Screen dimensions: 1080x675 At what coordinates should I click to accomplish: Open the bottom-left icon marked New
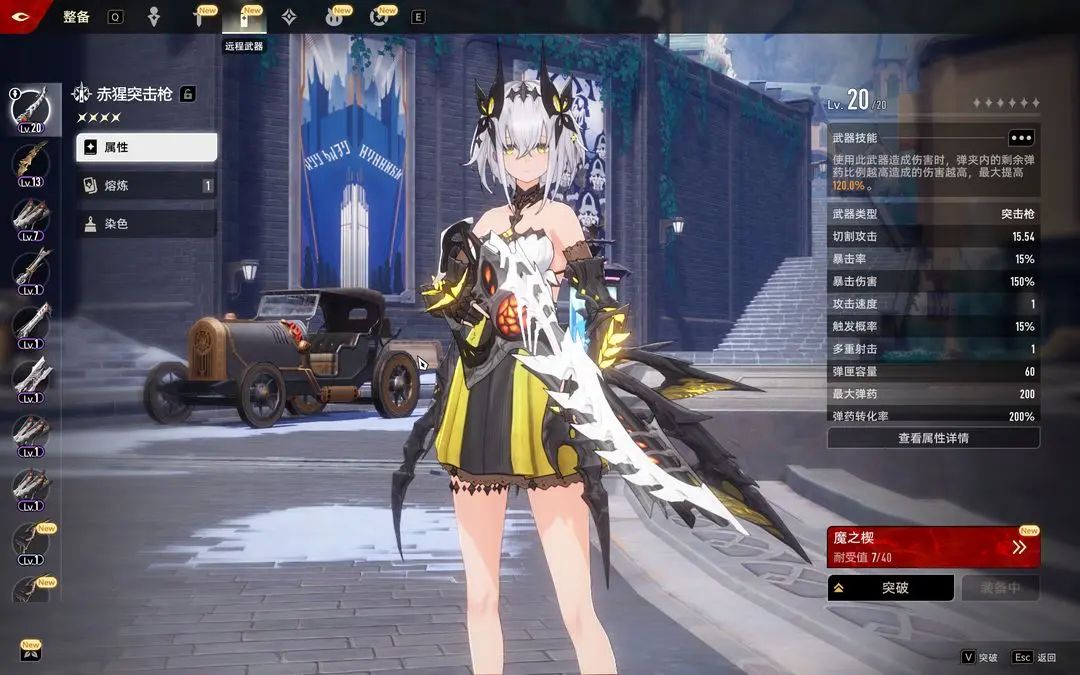click(30, 652)
